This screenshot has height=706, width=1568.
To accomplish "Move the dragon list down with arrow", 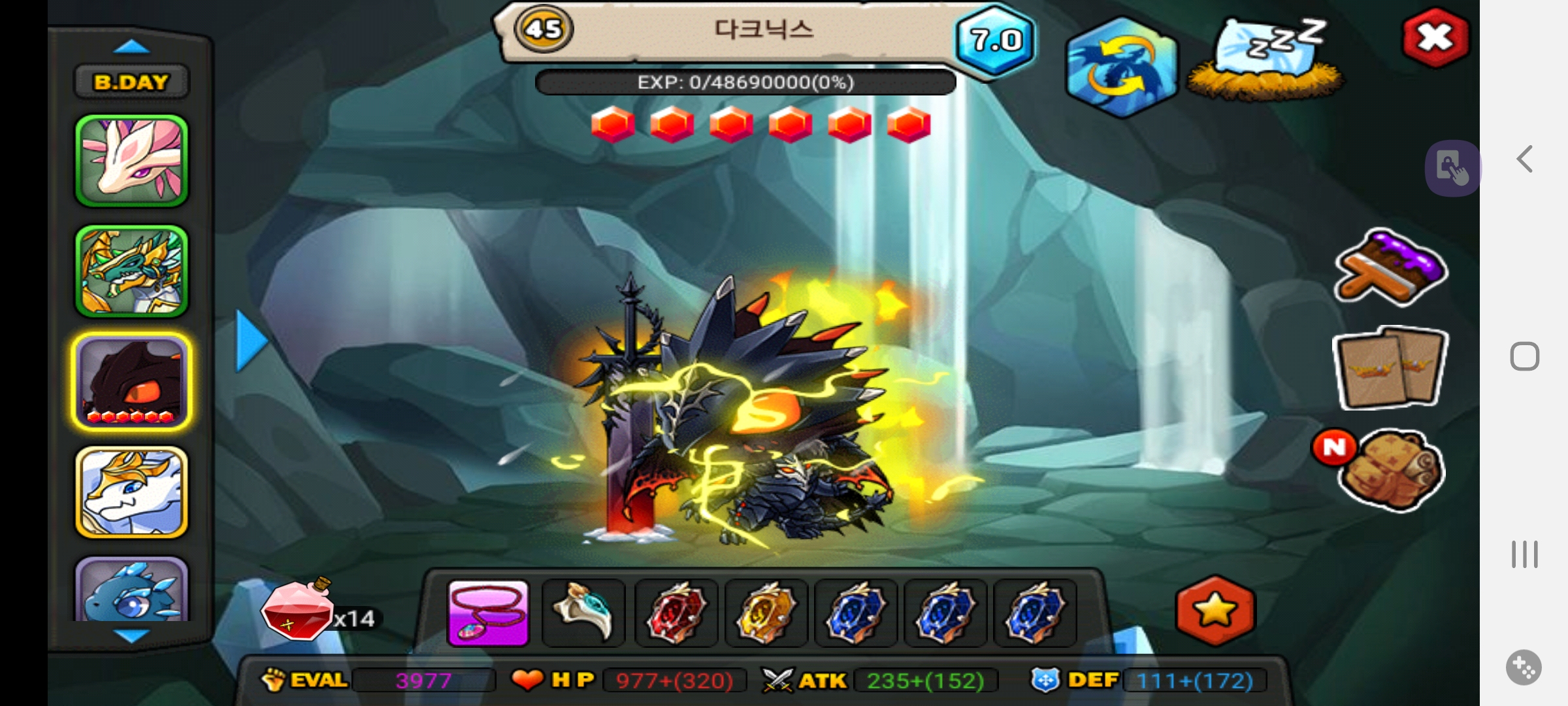I will coord(131,635).
